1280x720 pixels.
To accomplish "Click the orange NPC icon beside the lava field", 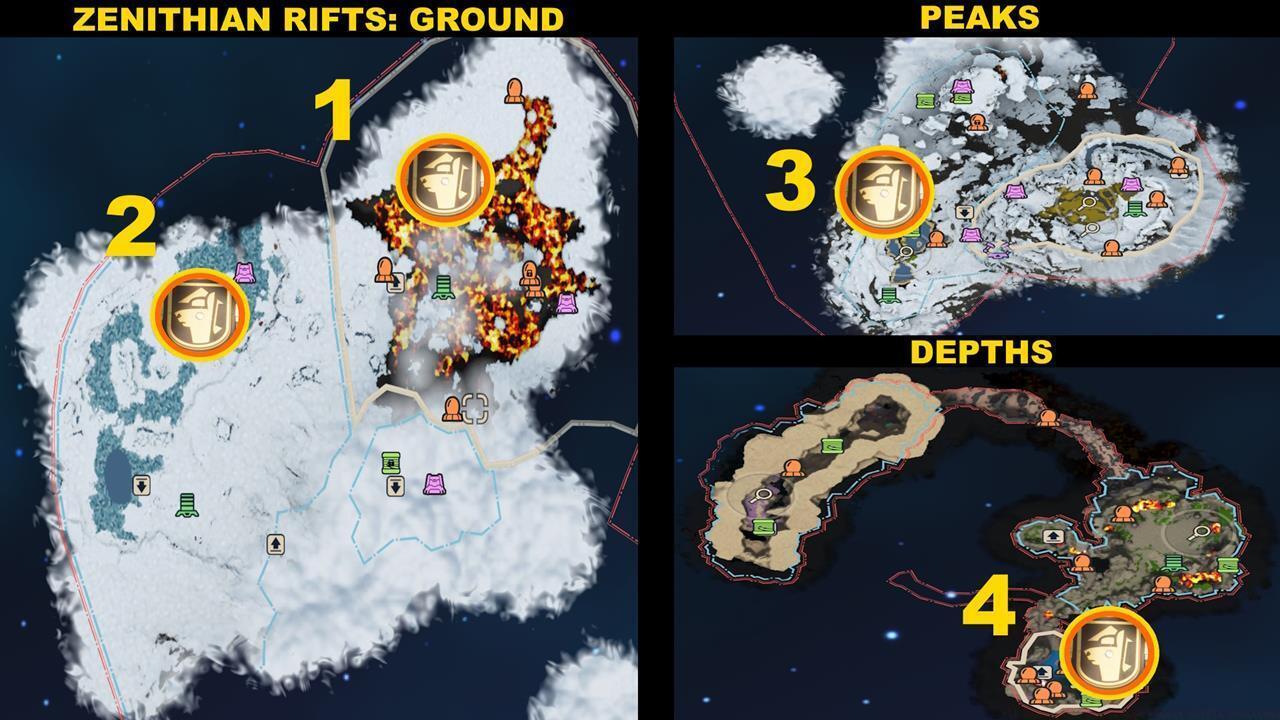I will click(x=386, y=268).
